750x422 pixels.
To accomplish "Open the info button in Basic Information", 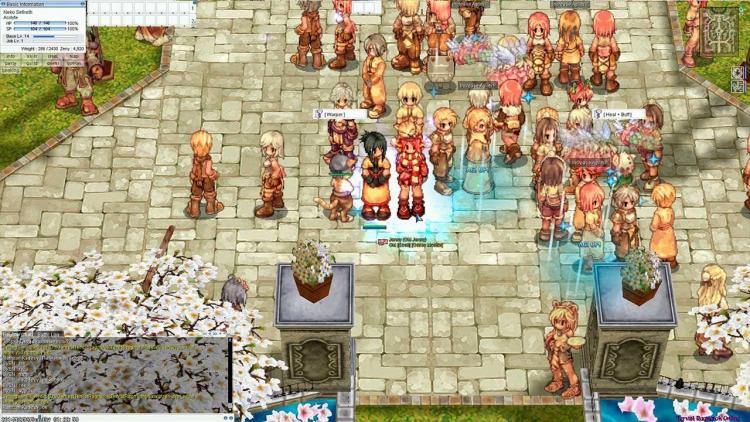I will point(9,56).
